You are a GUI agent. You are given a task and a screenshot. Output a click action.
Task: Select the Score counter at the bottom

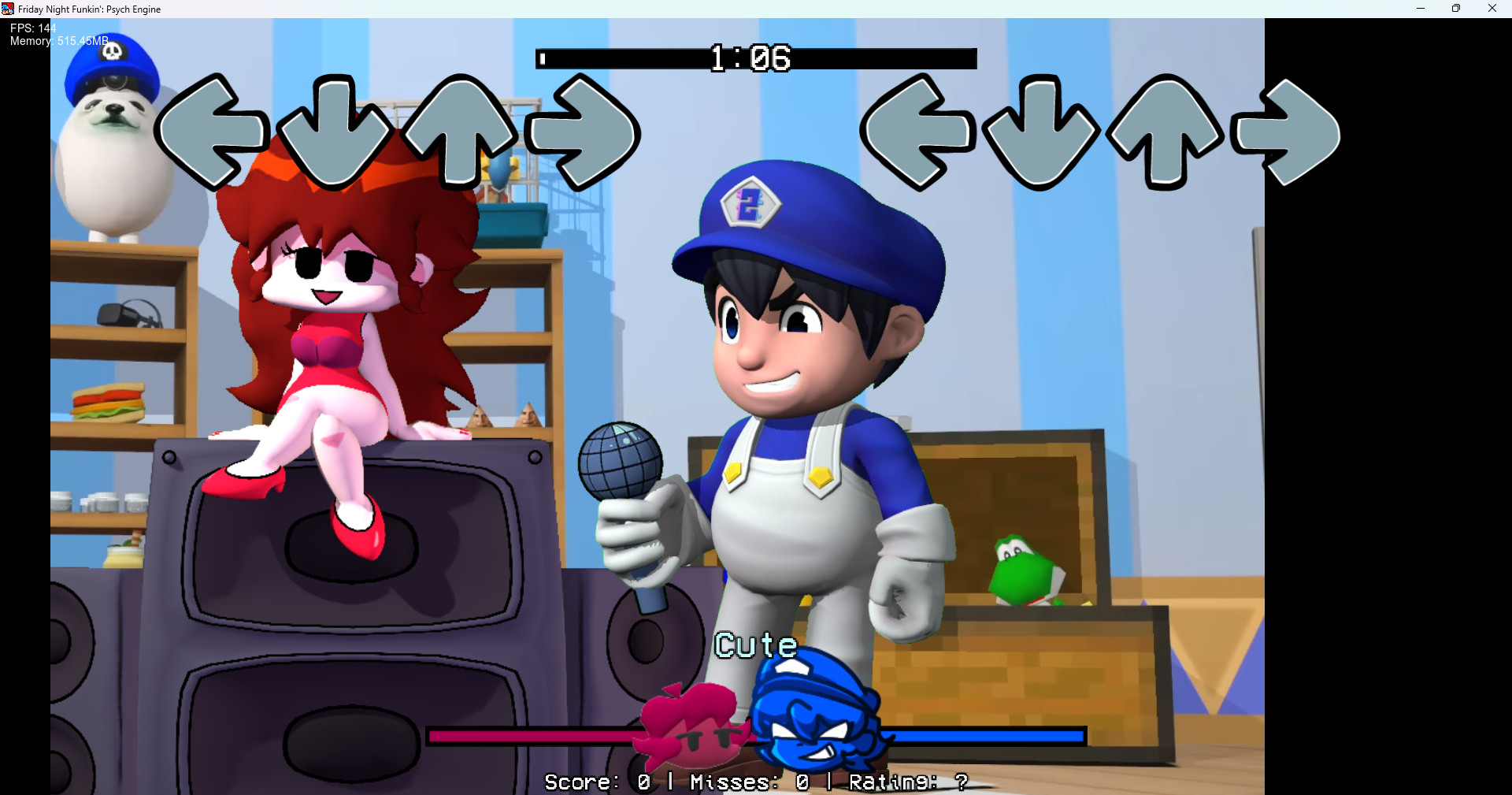[595, 781]
